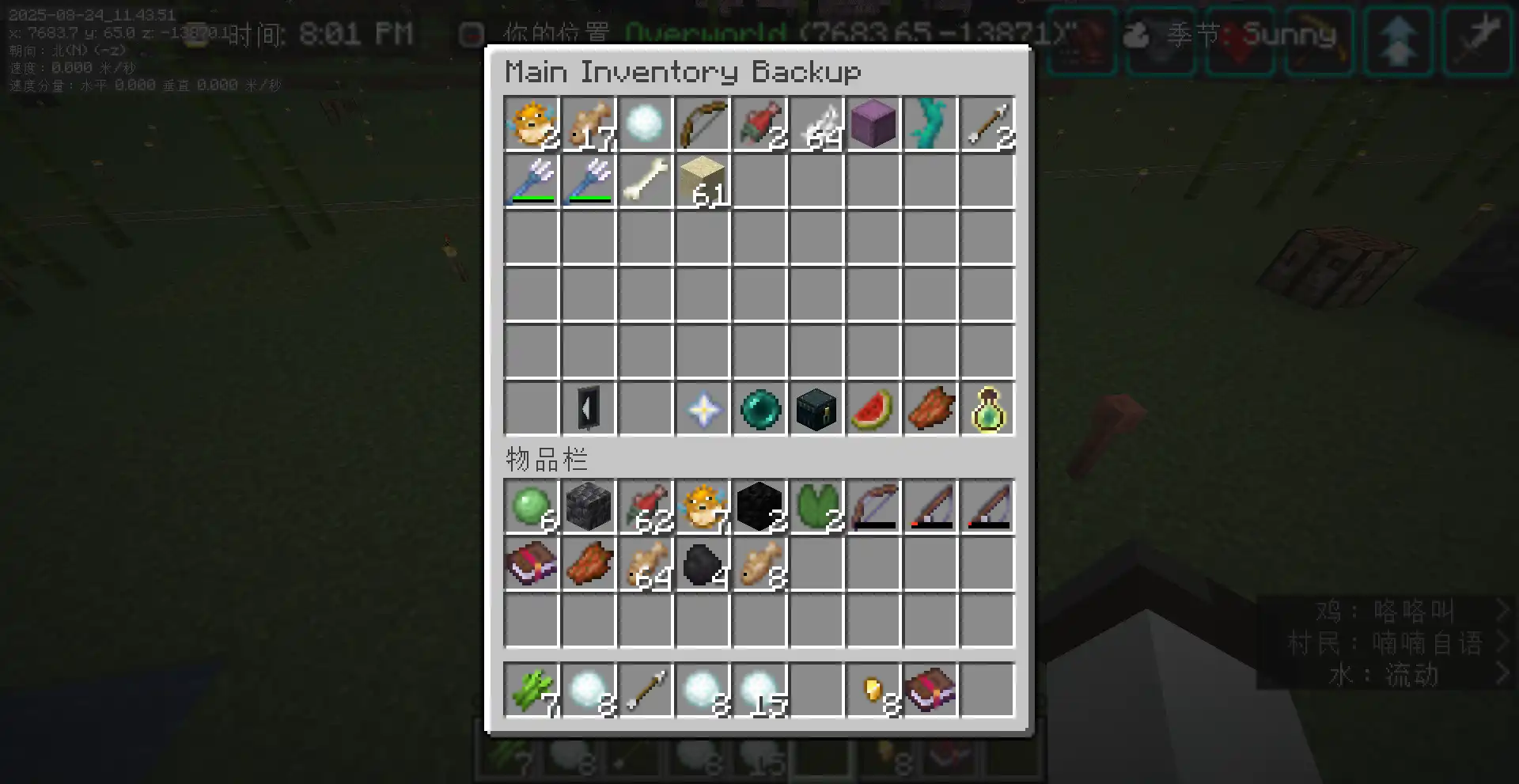Take the melon slice
The image size is (1519, 784).
pos(873,409)
